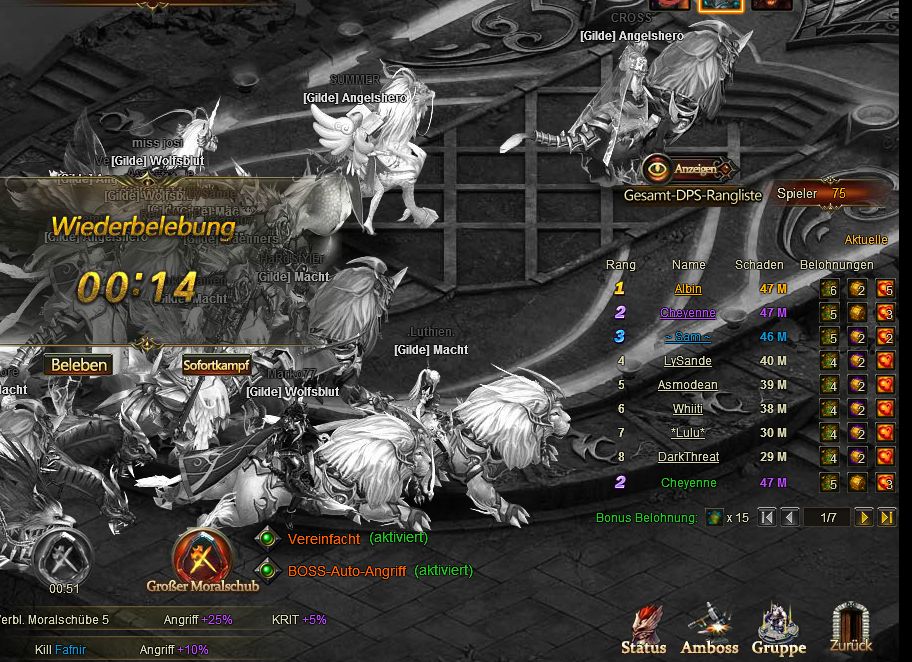Screen dimensions: 912x662
Task: Choose the Sofortkampf instant fight button
Action: coord(215,365)
